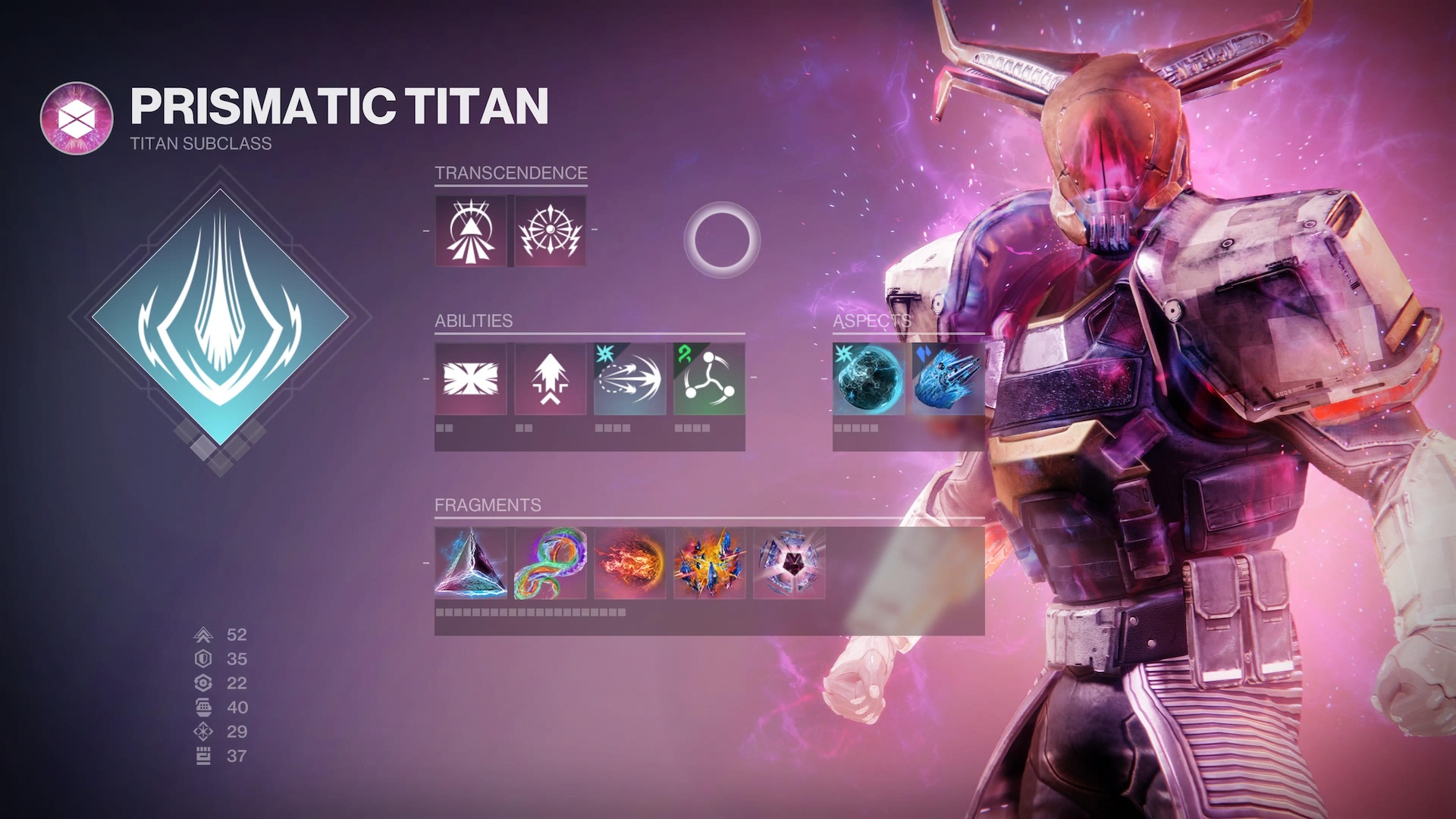Select the orange and blue crystal burst fragment
Screen dimensions: 1456x819
pyautogui.click(x=709, y=563)
